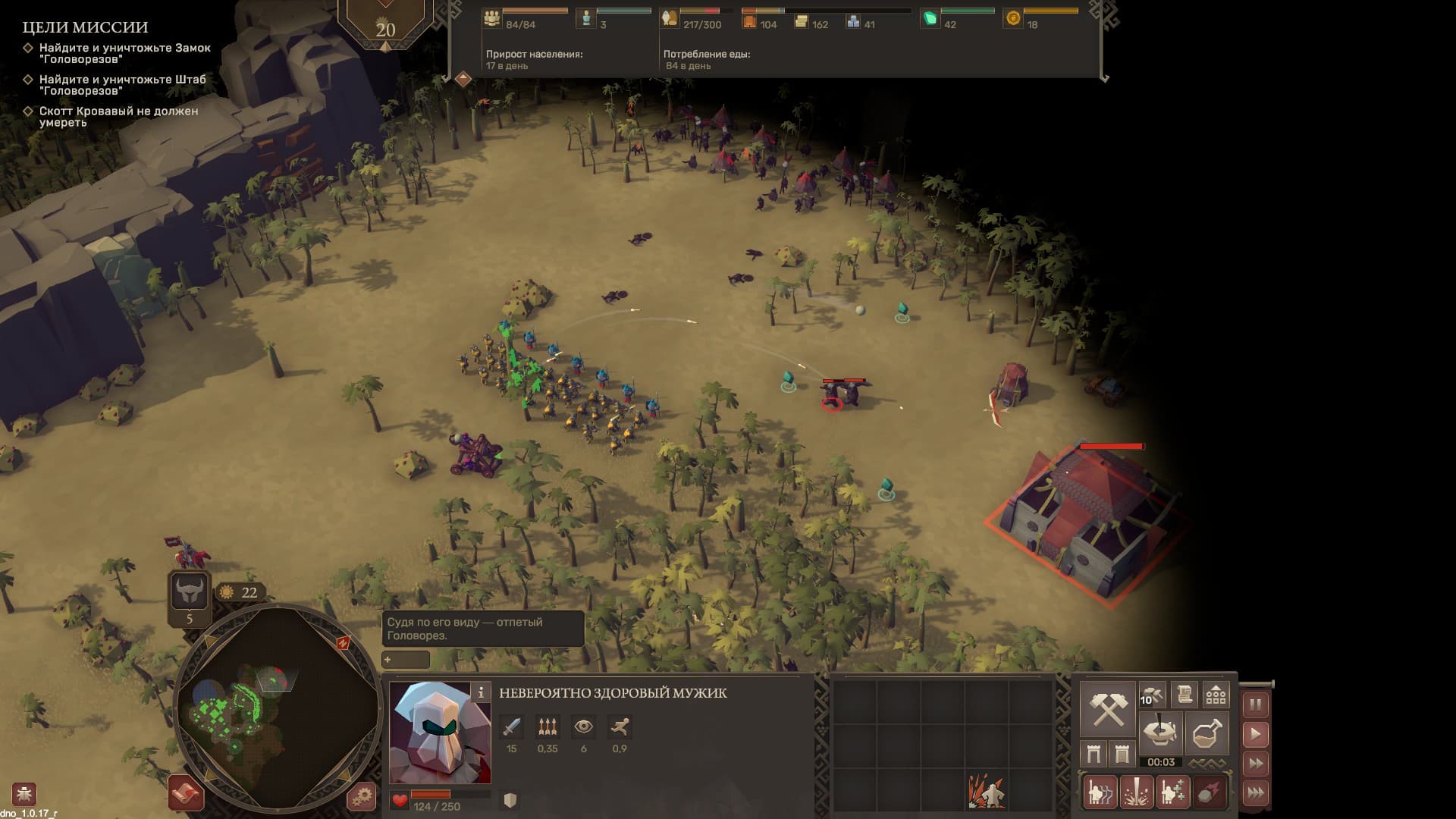1456x819 pixels.
Task: Cast the healing soldier spell
Action: [x=1172, y=792]
